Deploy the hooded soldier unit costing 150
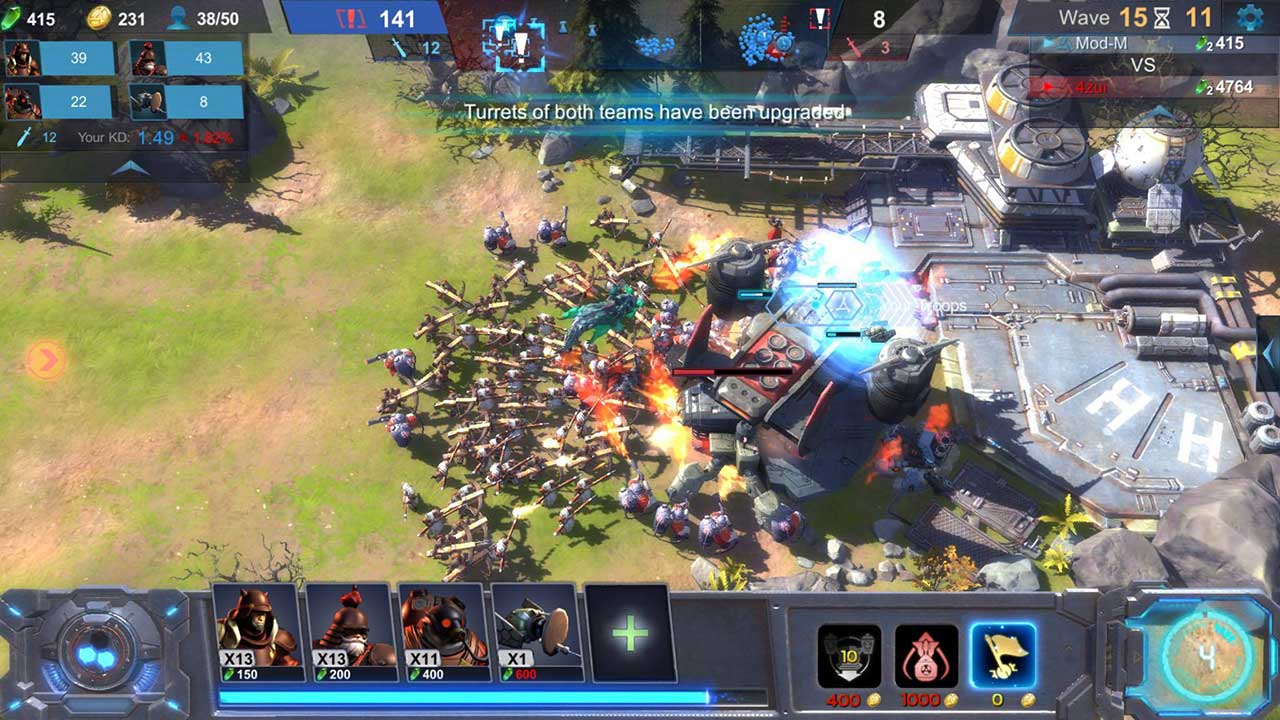Viewport: 1280px width, 720px height. [x=258, y=630]
